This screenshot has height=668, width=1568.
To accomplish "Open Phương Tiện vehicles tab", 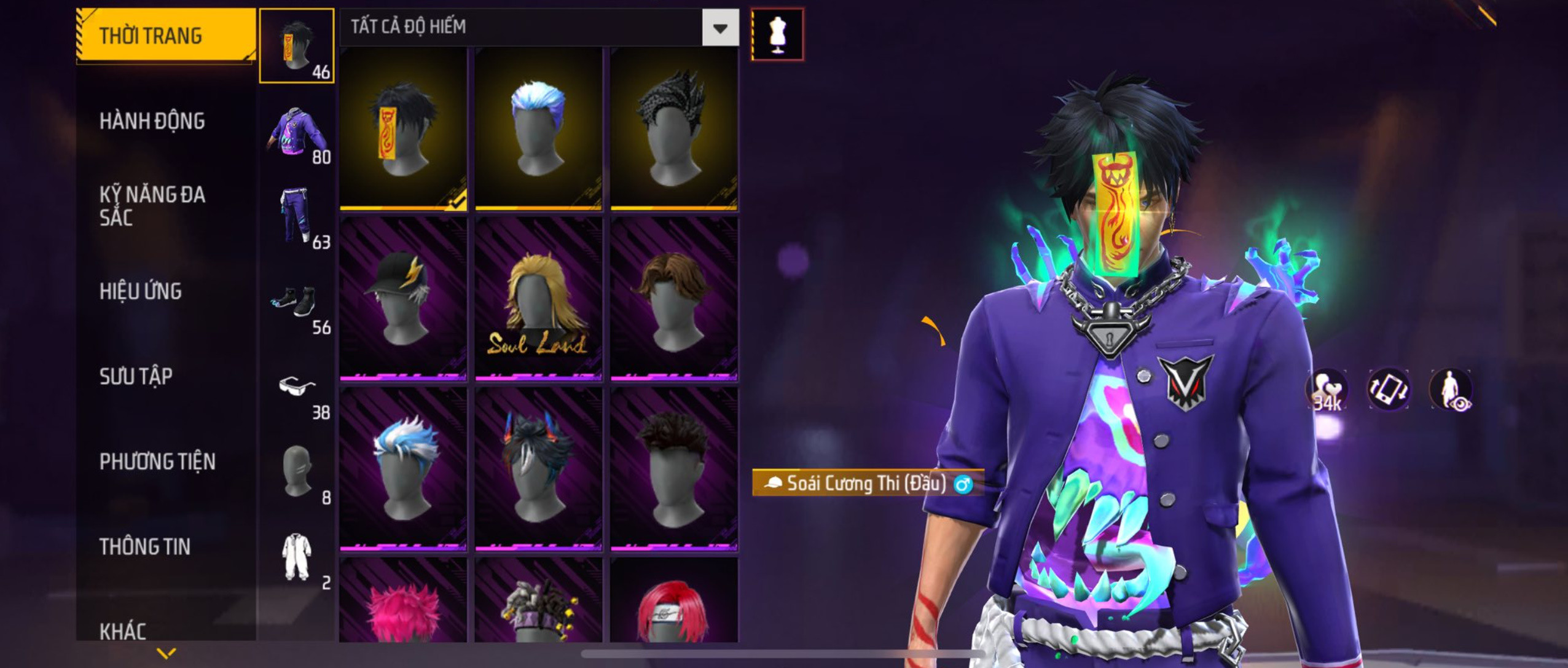I will (x=157, y=462).
